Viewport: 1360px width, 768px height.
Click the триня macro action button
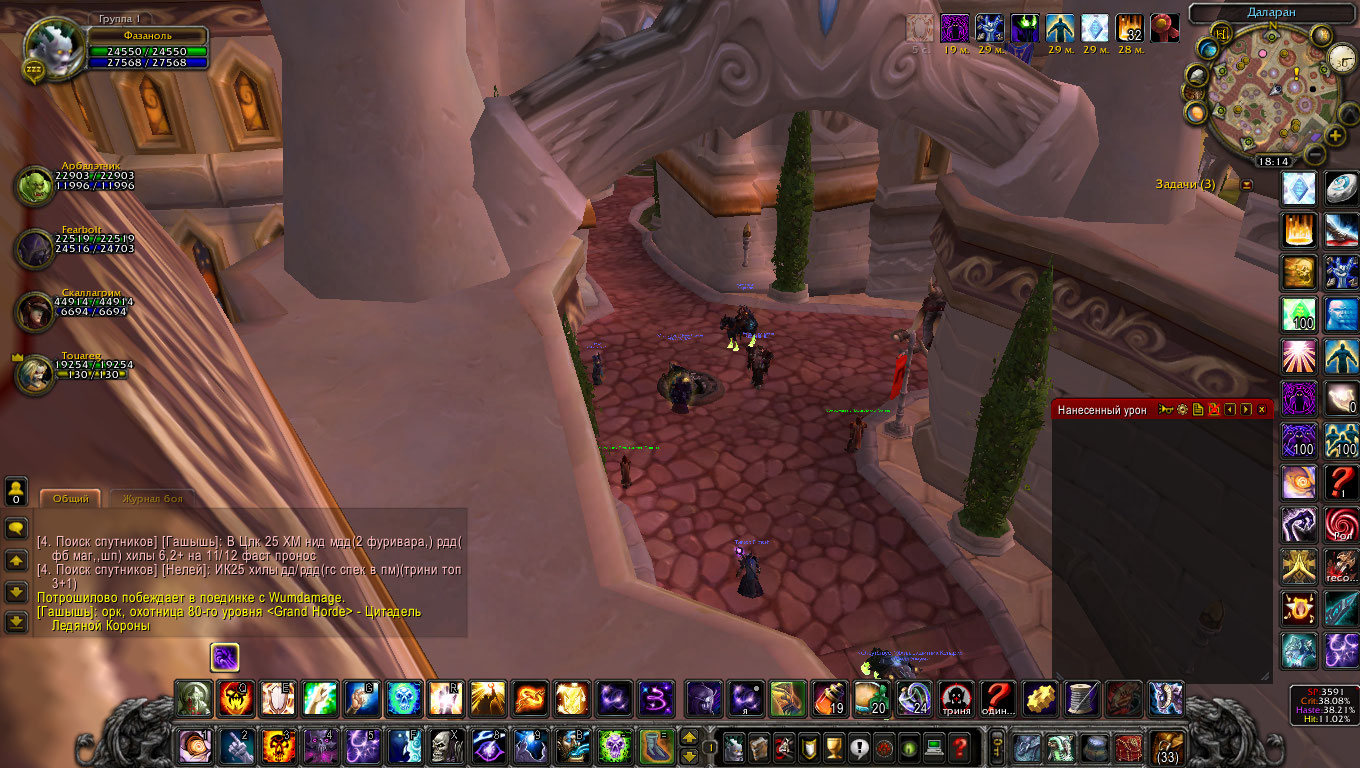tap(956, 697)
